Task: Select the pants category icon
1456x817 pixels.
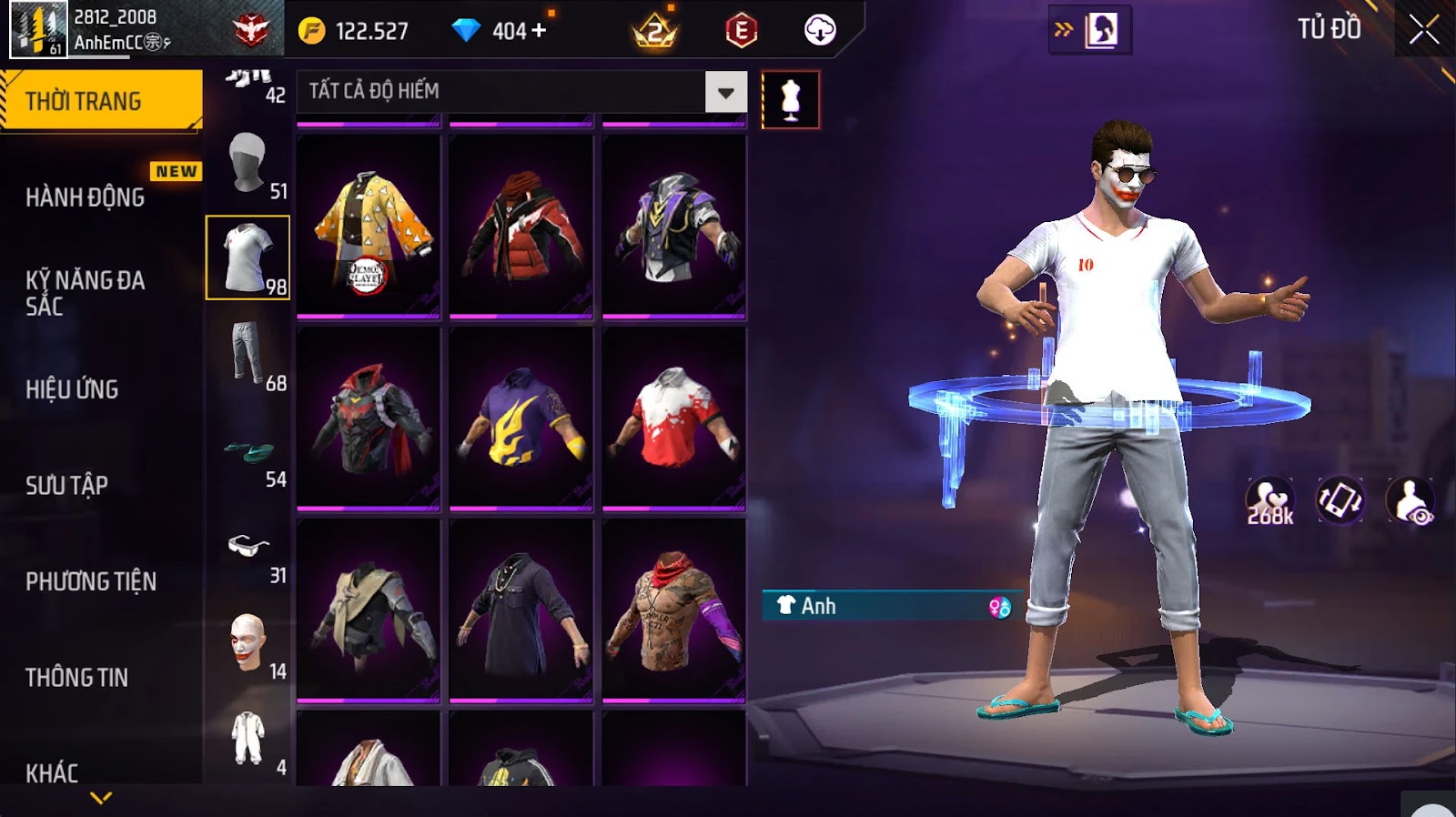Action: pyautogui.click(x=248, y=353)
